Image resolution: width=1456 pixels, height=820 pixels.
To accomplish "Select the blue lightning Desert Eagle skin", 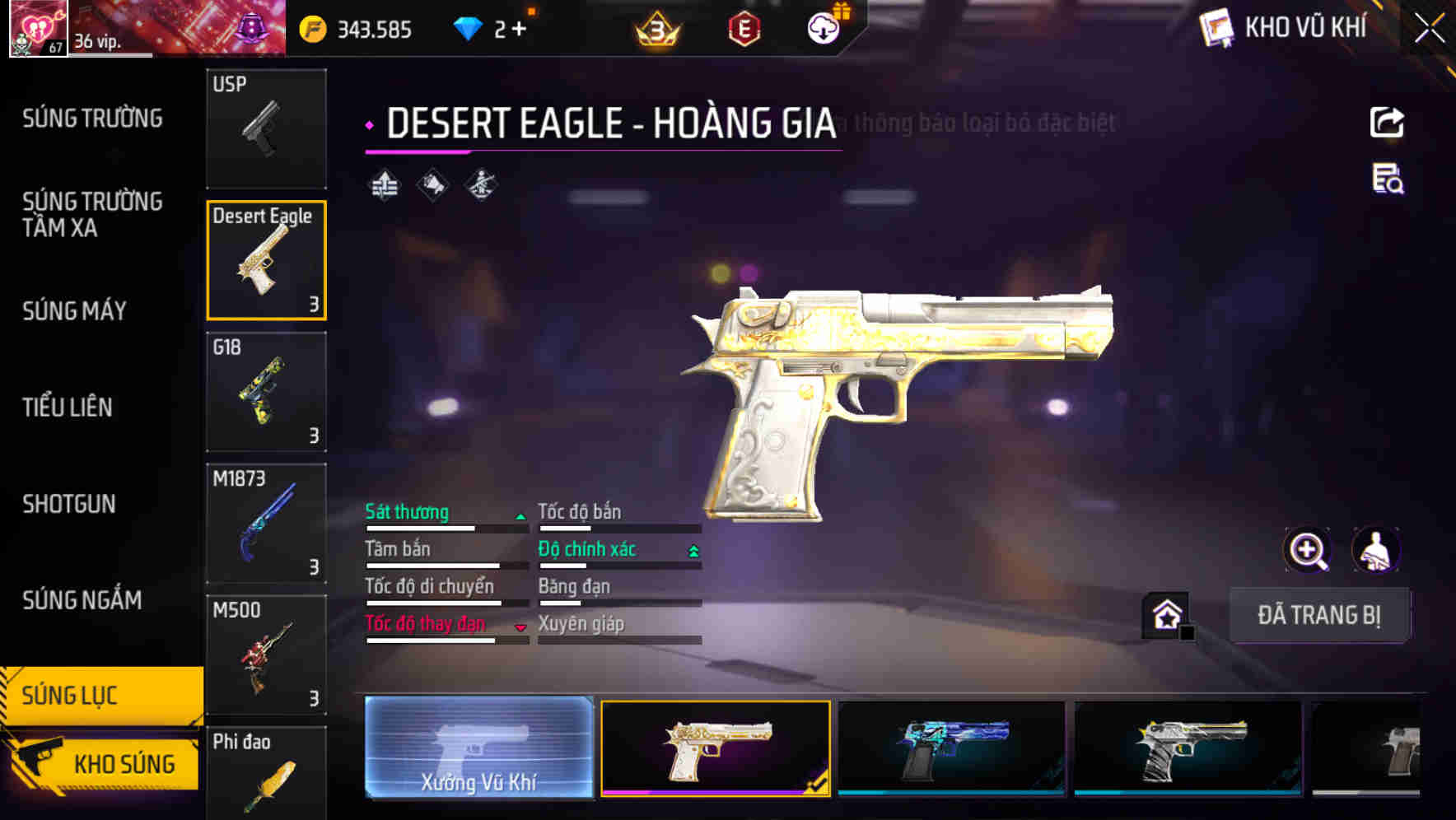I will (x=951, y=748).
